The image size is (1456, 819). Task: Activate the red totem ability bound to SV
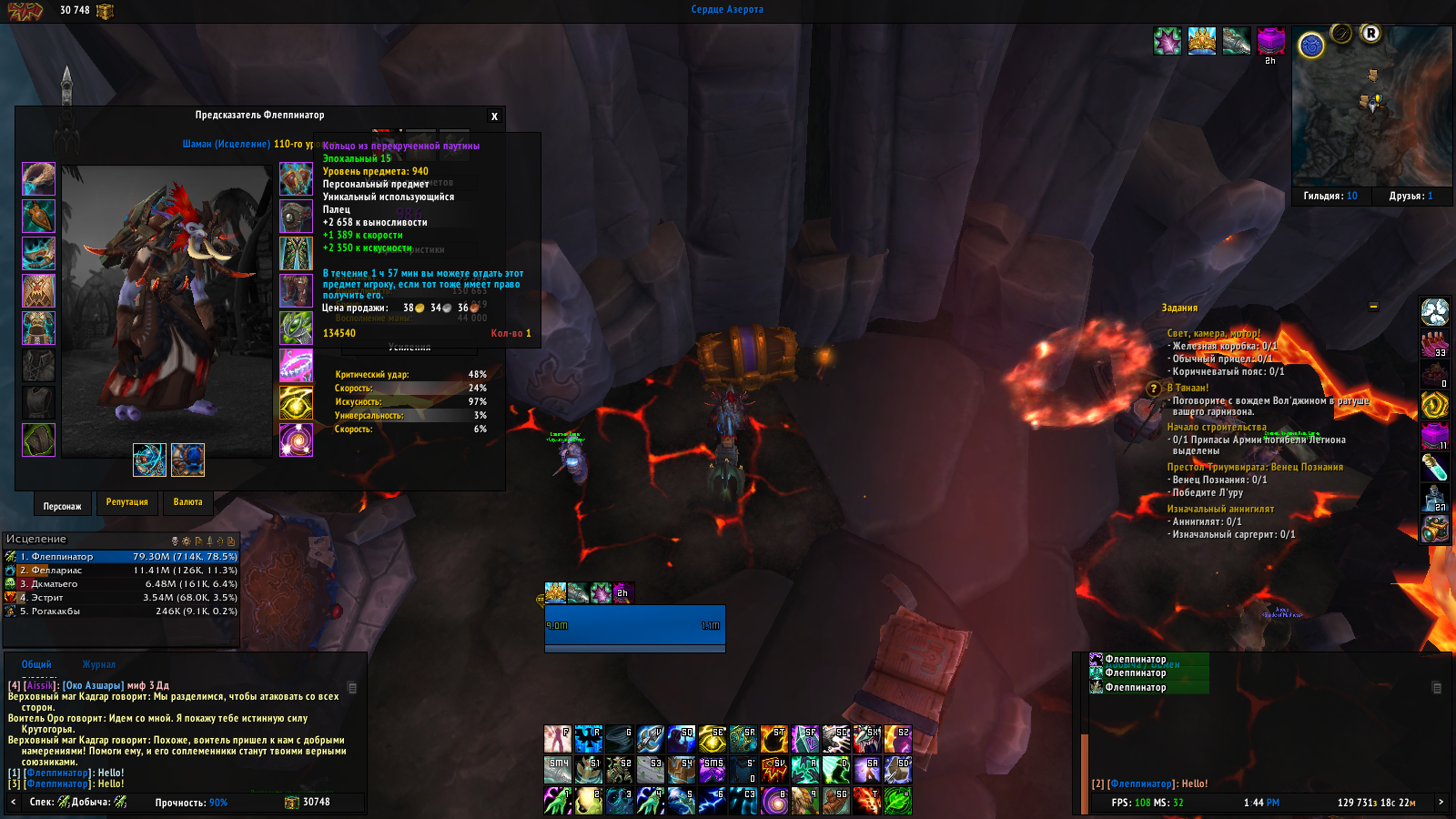click(x=774, y=770)
